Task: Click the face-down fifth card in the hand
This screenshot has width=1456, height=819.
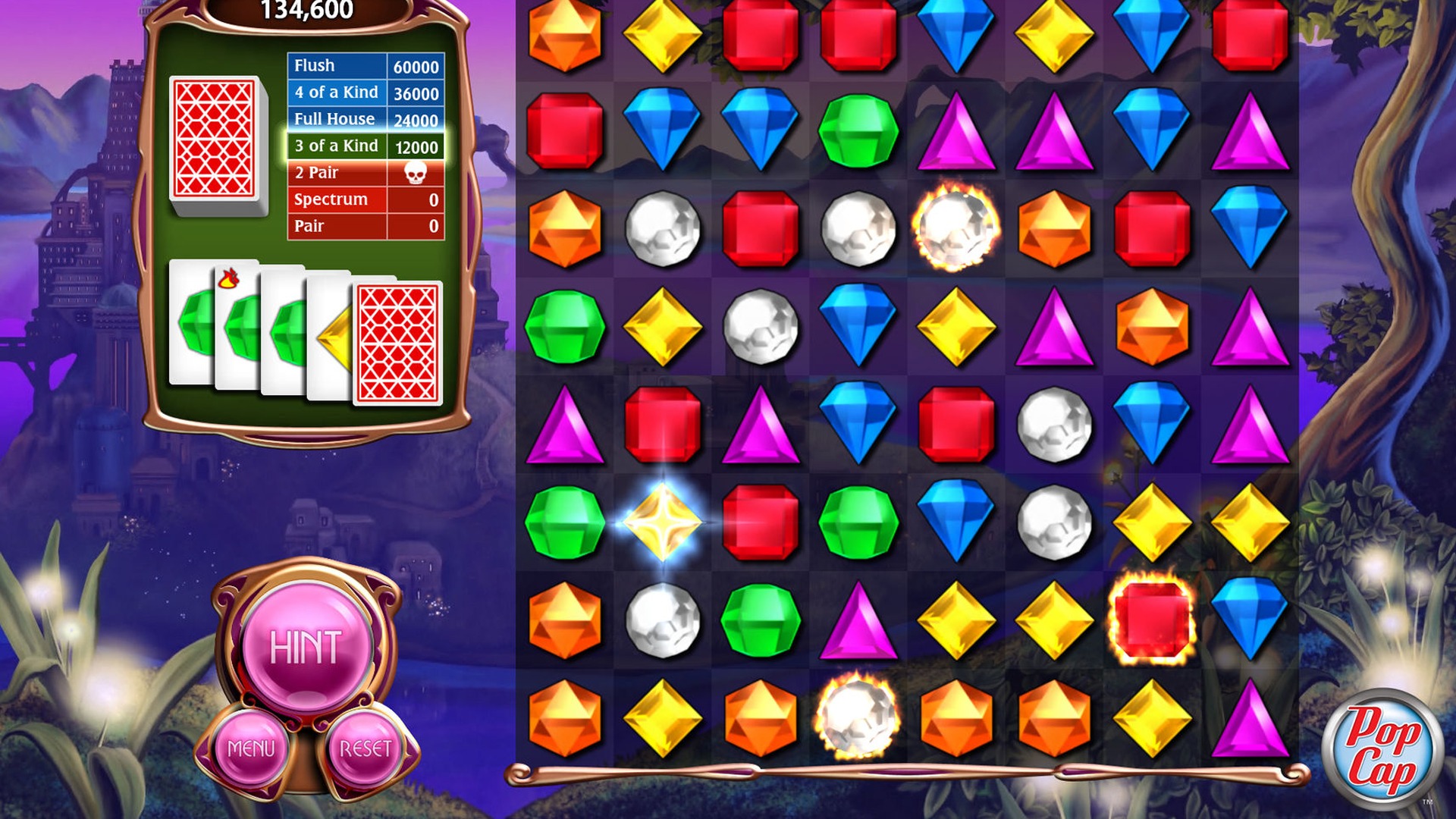Action: (x=398, y=343)
